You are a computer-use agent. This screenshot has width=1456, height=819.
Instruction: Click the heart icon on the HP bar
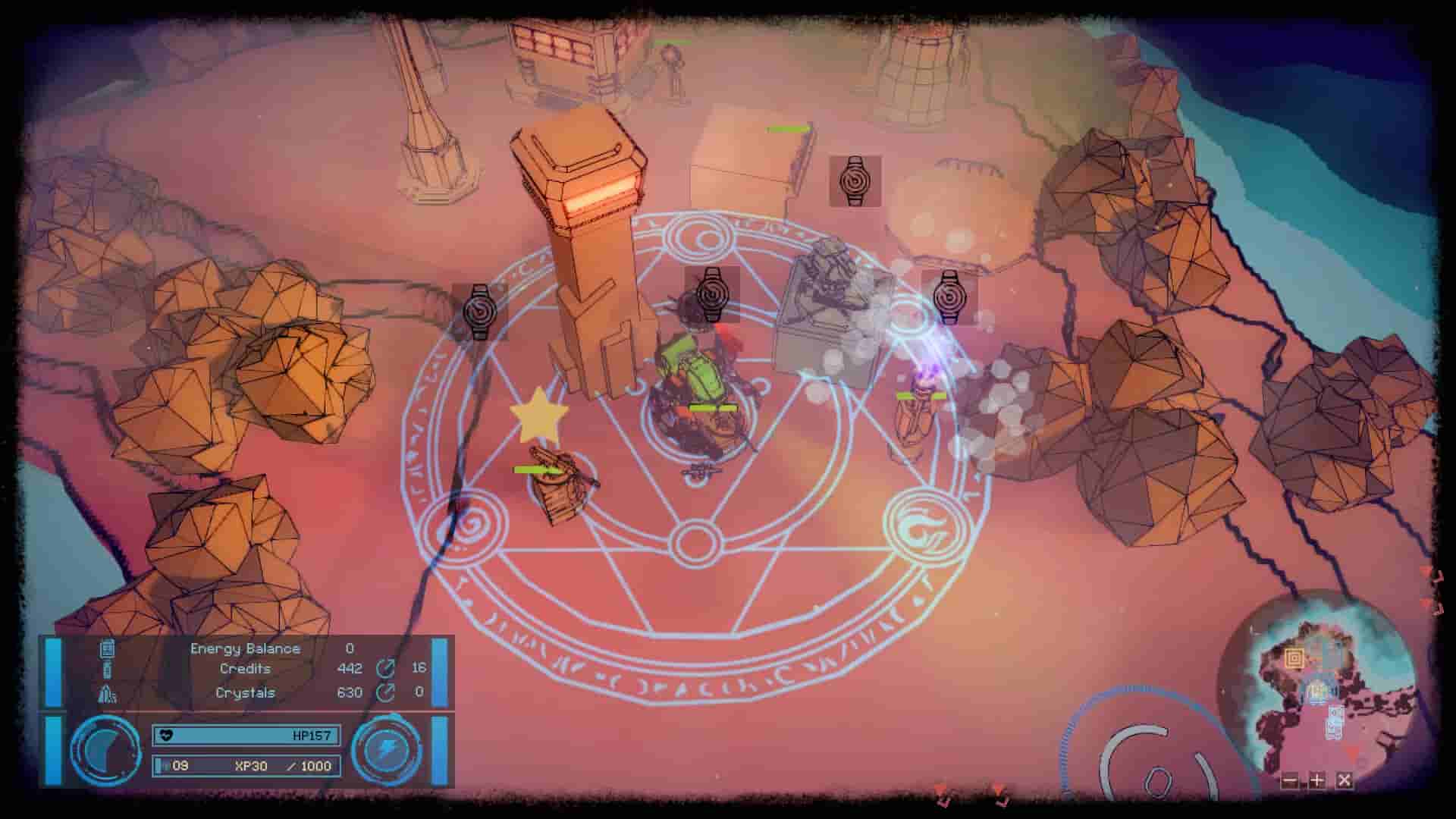(x=166, y=736)
